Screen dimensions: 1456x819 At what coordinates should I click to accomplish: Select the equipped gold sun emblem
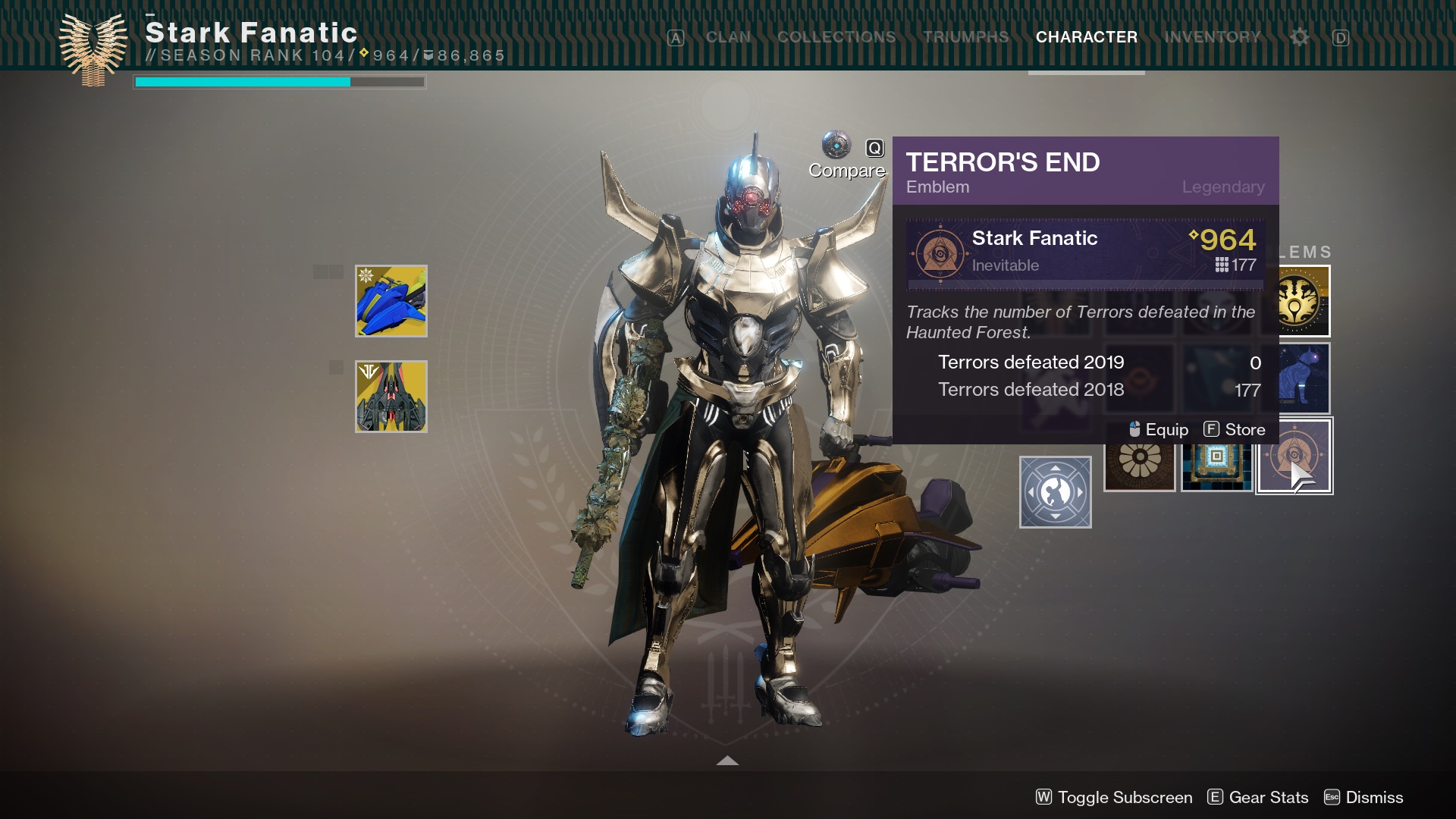click(x=1304, y=303)
